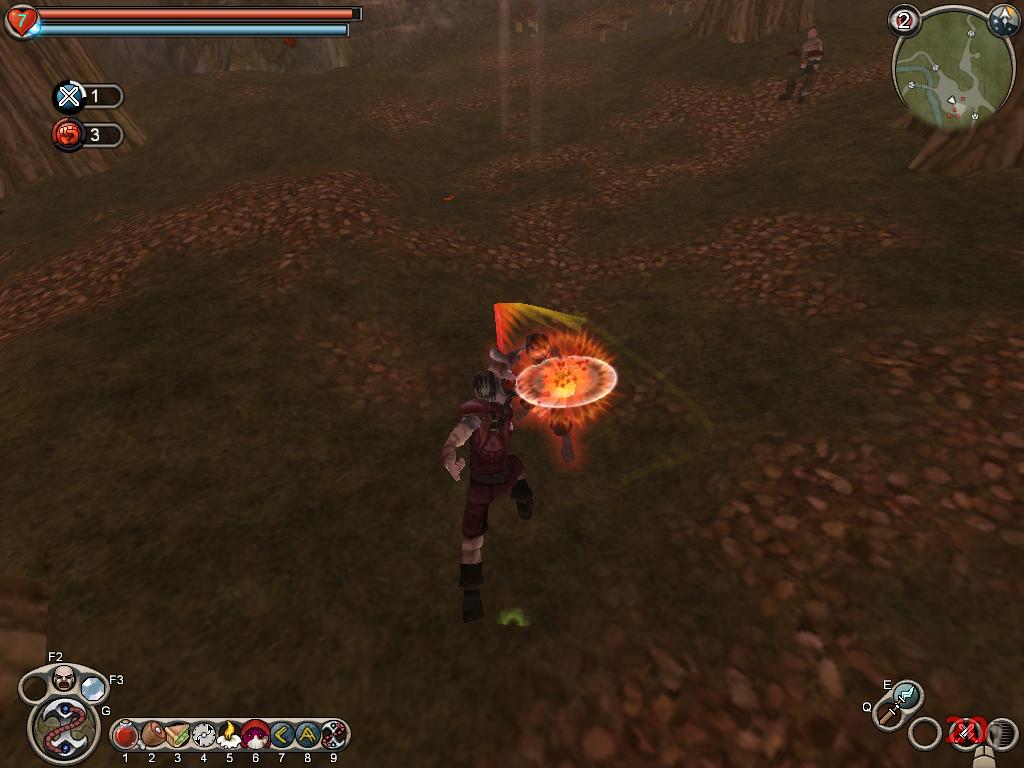Select the red worm icon in hotbar
1024x768 pixels.
click(x=333, y=736)
